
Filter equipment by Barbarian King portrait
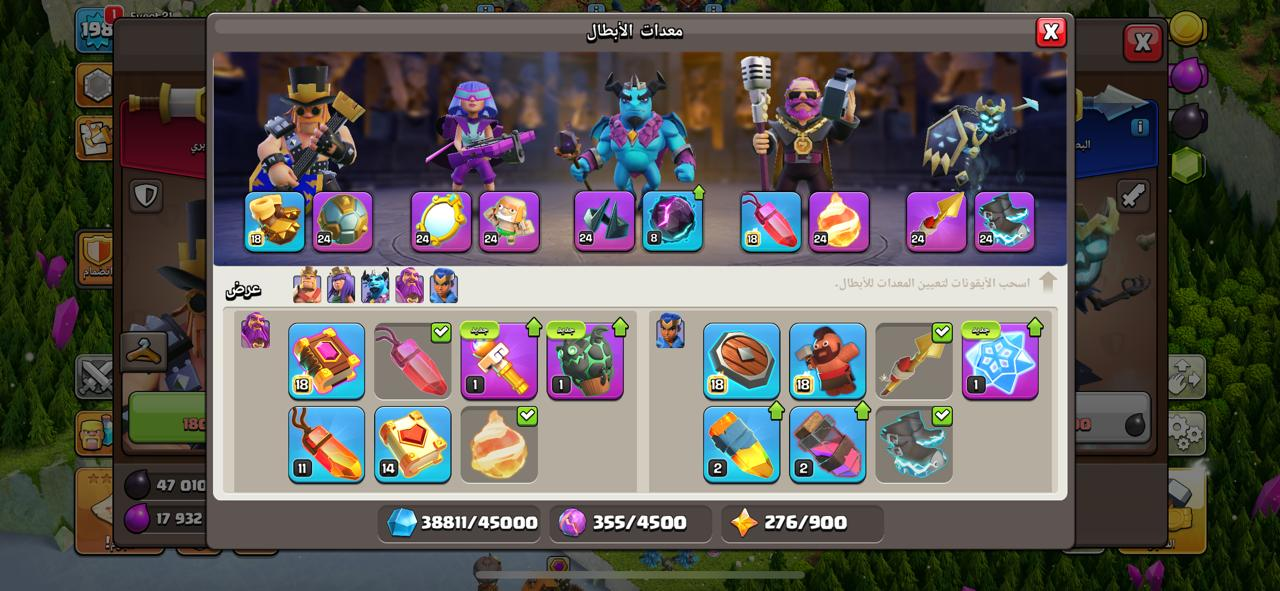coord(307,286)
